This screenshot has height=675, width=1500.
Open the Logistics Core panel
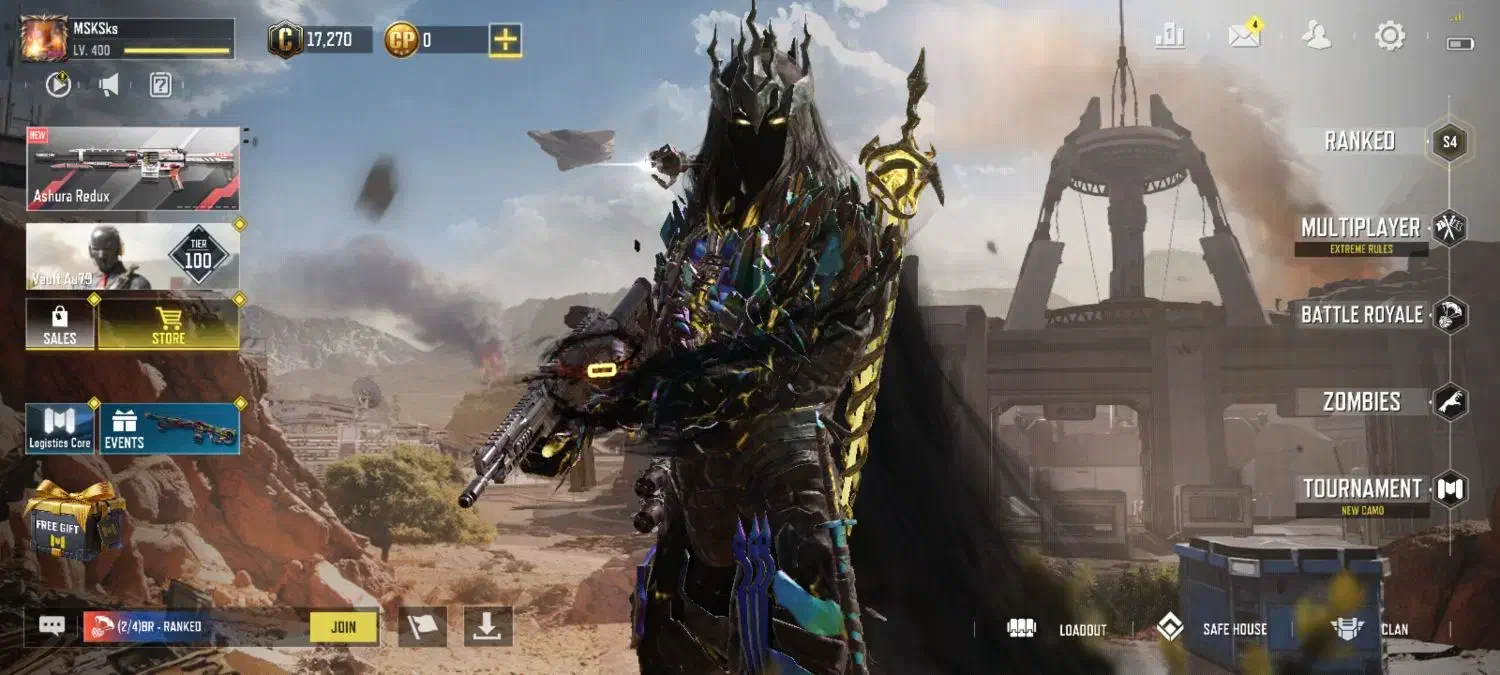coord(60,429)
